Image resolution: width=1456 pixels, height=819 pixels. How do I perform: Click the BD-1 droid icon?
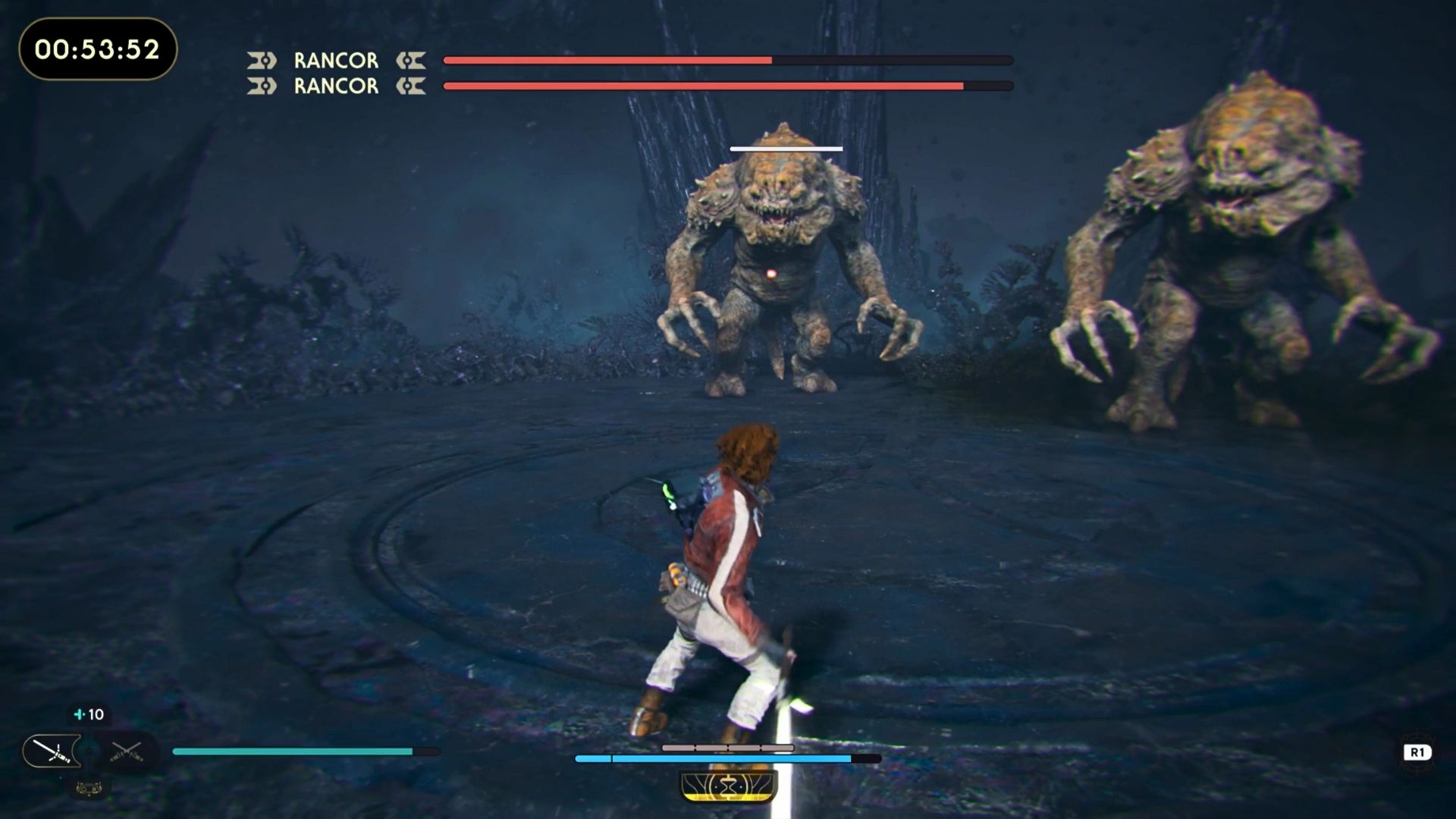coord(89,789)
